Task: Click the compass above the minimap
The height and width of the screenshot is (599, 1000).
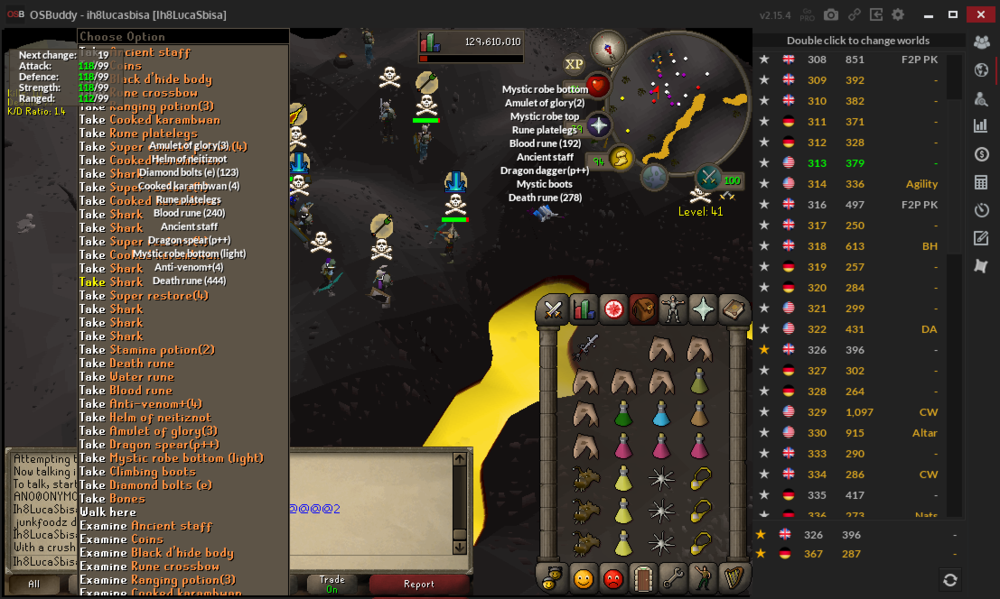Action: (607, 47)
